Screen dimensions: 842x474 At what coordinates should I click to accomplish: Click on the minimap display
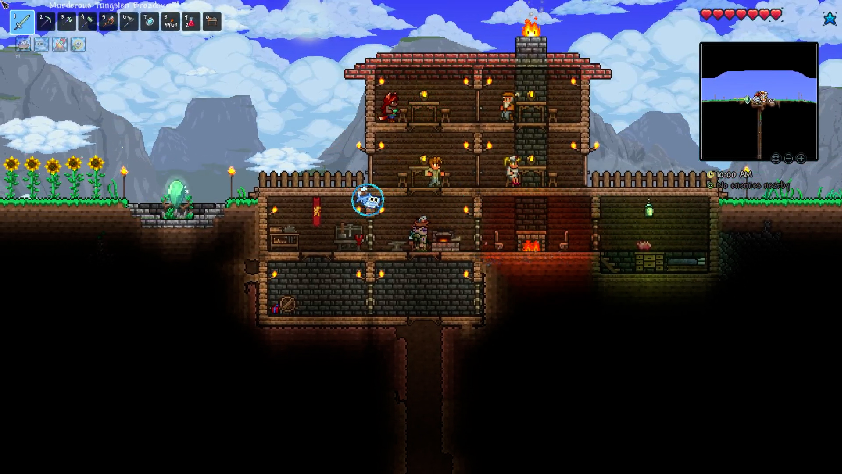(758, 95)
